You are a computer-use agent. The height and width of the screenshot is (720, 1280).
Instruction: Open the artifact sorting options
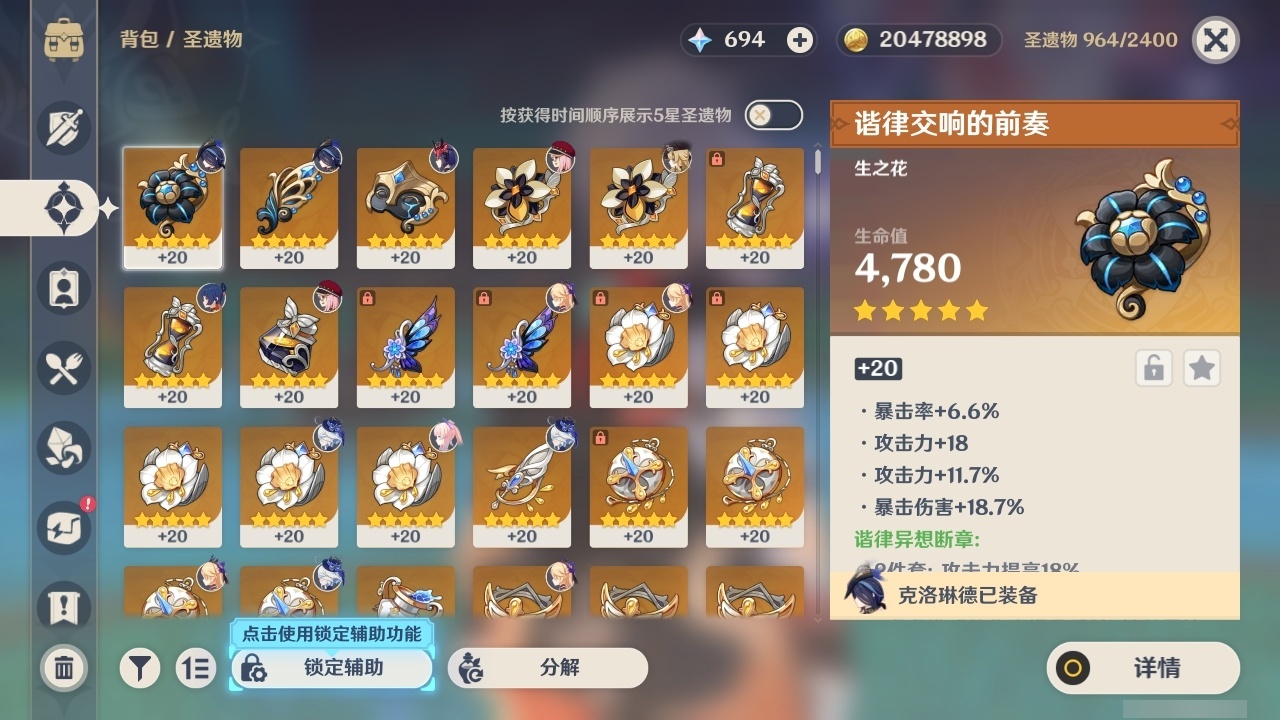click(196, 668)
